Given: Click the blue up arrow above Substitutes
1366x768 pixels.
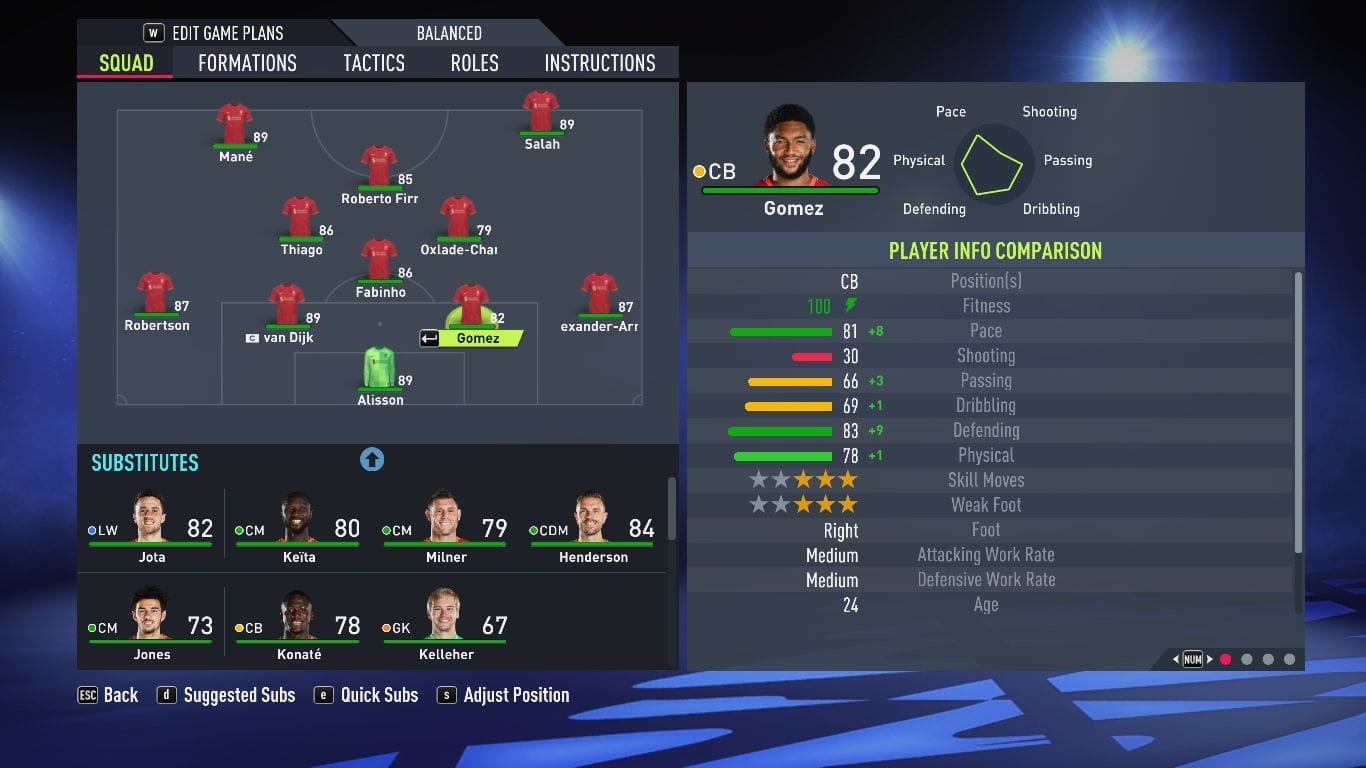Looking at the screenshot, I should point(371,458).
